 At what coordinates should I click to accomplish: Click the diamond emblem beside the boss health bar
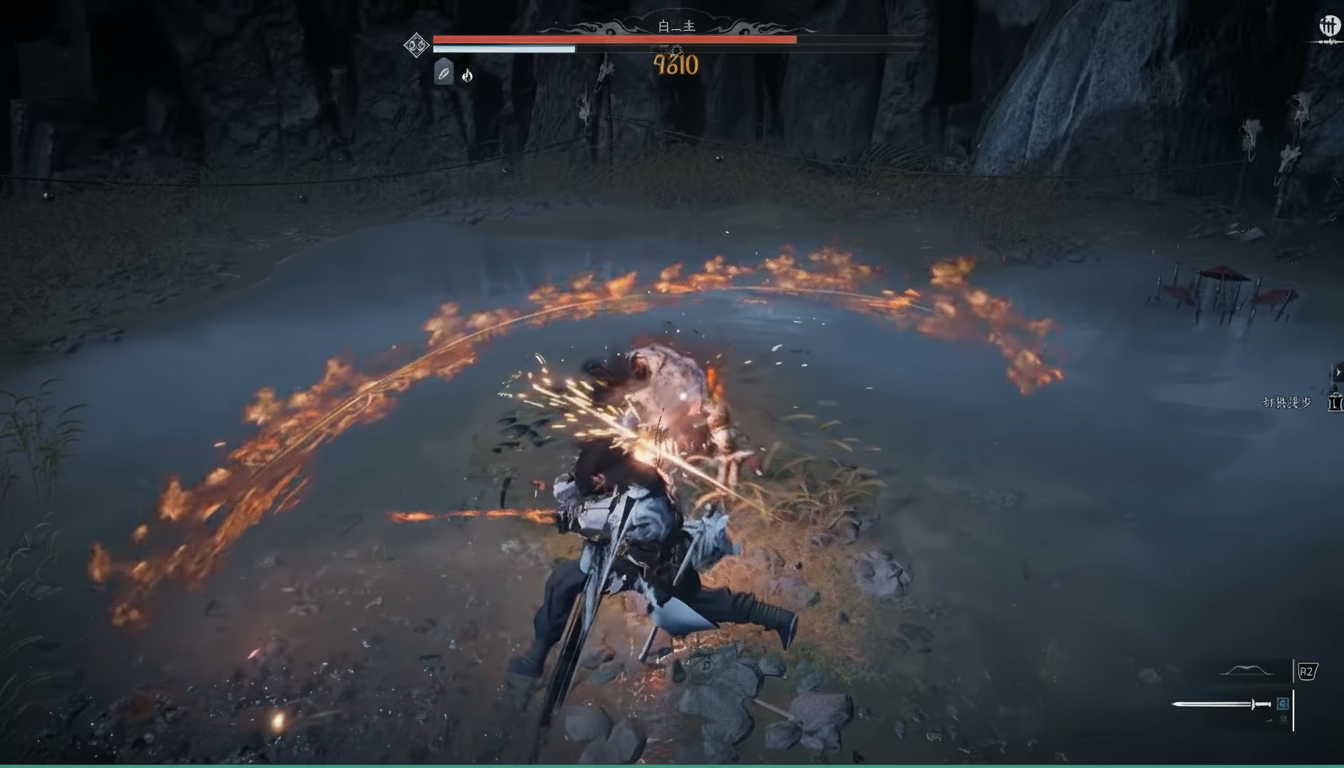[x=416, y=44]
